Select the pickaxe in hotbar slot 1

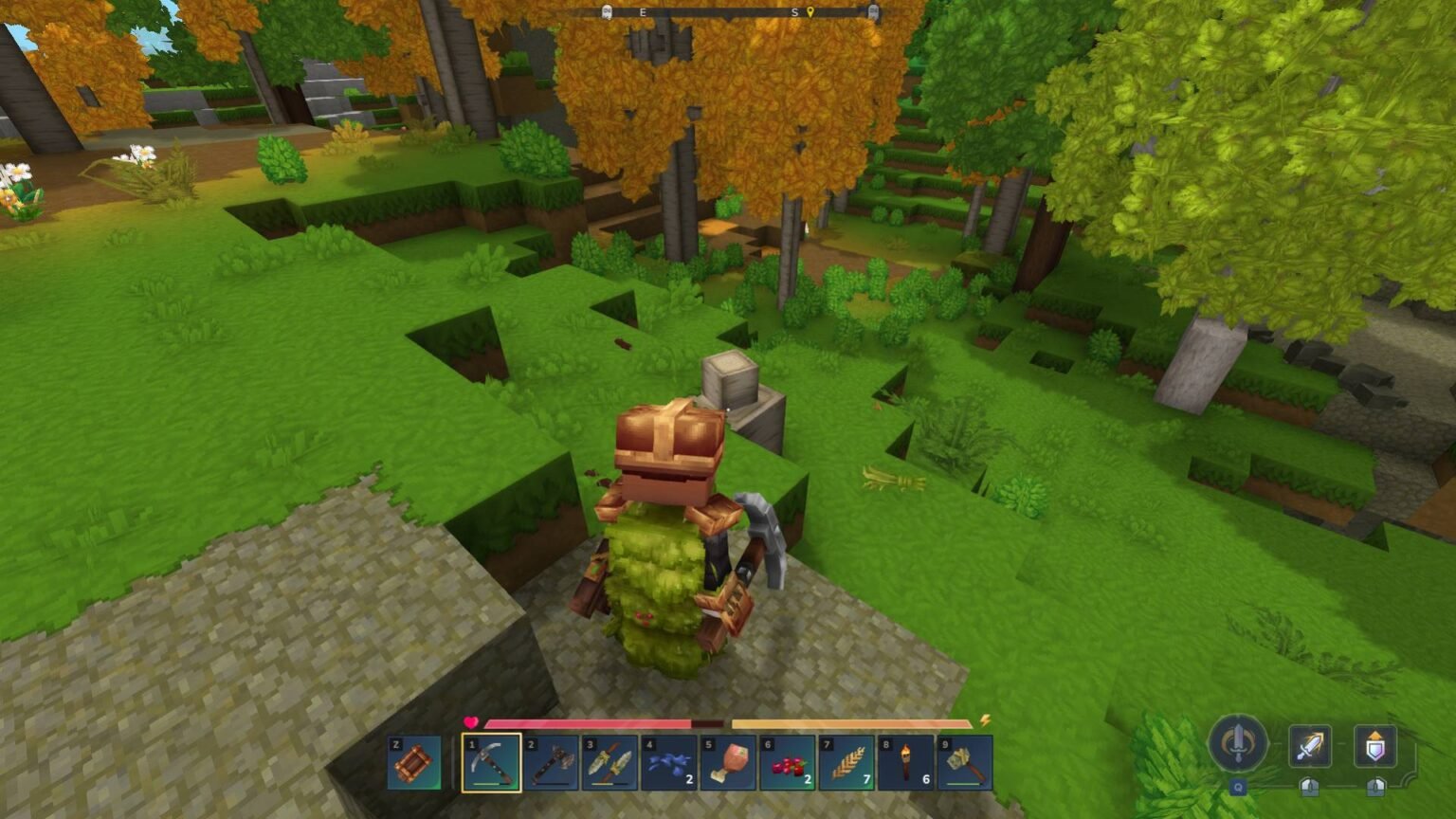(x=493, y=763)
